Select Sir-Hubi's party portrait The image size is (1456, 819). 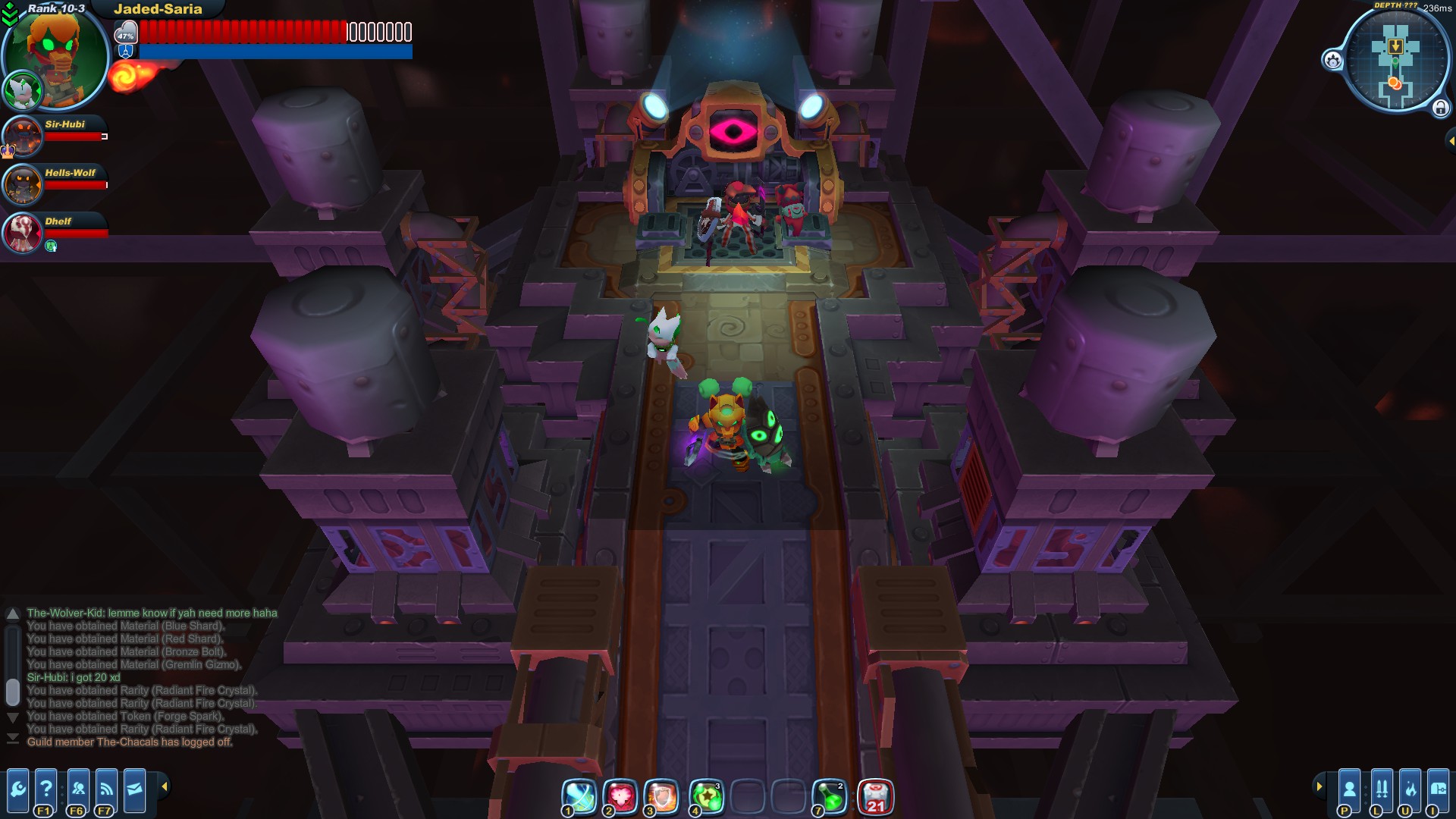[21, 136]
